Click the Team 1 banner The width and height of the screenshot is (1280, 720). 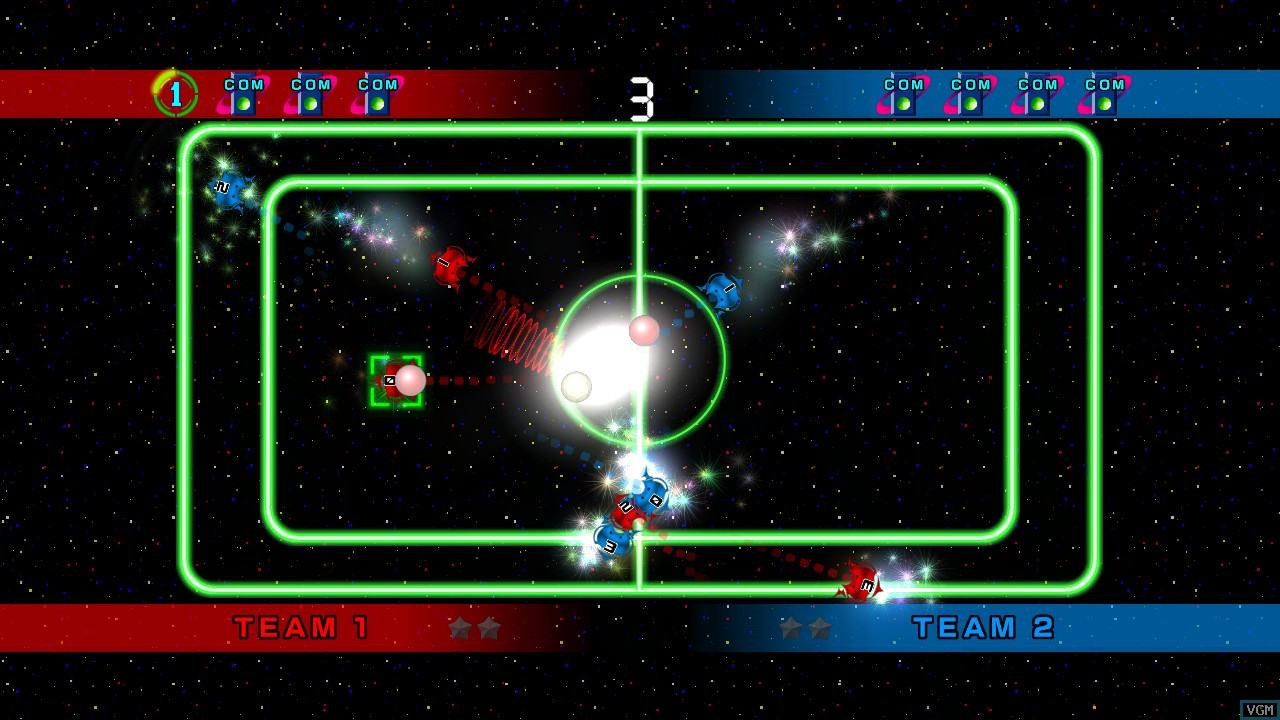click(302, 628)
